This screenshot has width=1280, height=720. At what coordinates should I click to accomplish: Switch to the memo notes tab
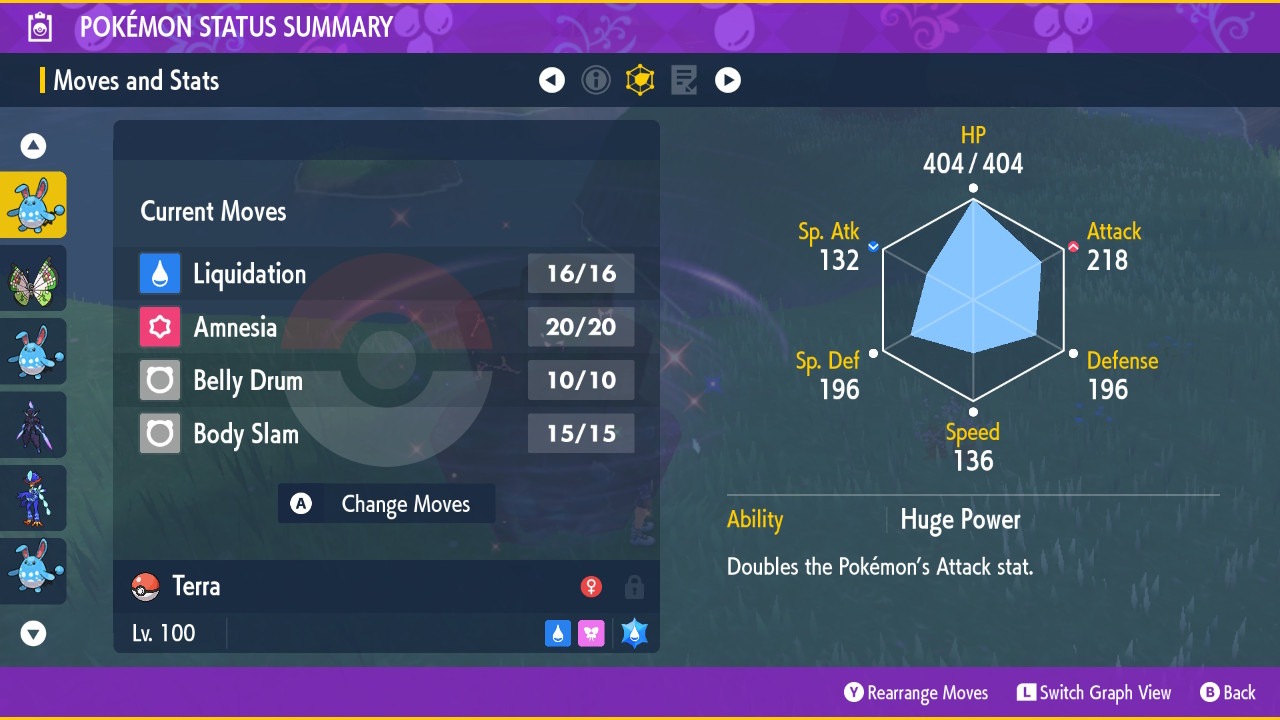coord(684,80)
